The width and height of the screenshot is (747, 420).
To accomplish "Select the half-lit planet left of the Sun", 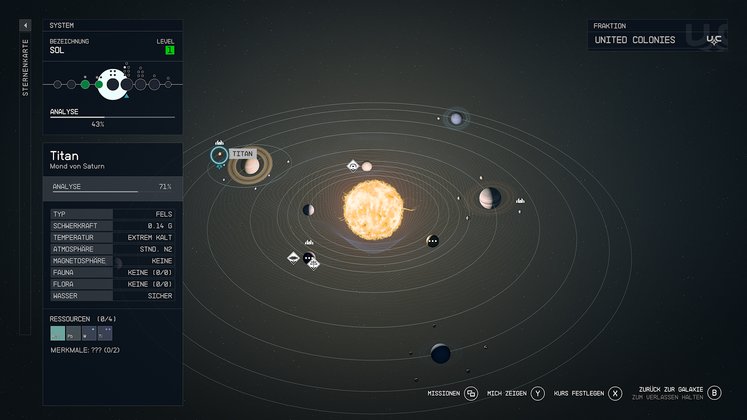I will [308, 210].
